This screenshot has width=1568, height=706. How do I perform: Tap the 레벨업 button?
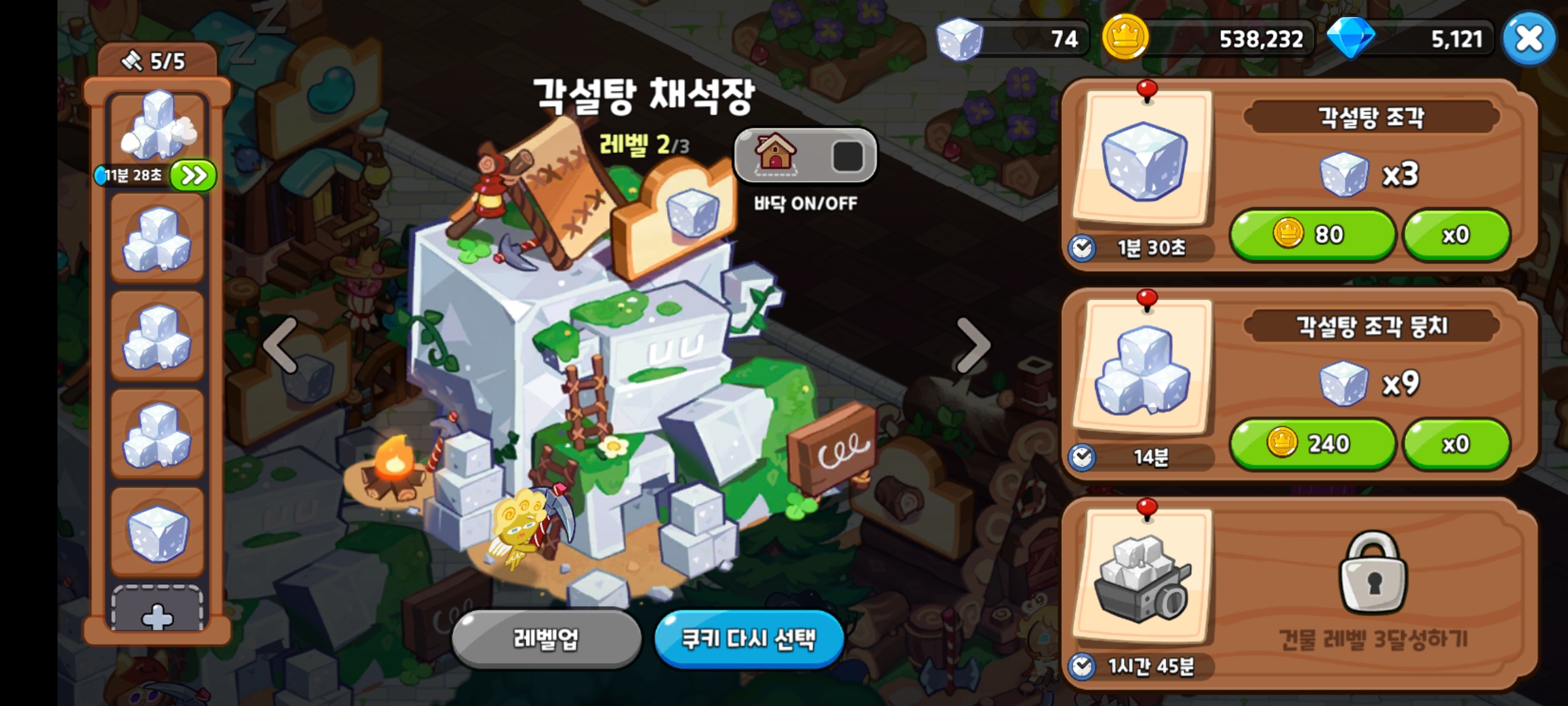[546, 639]
